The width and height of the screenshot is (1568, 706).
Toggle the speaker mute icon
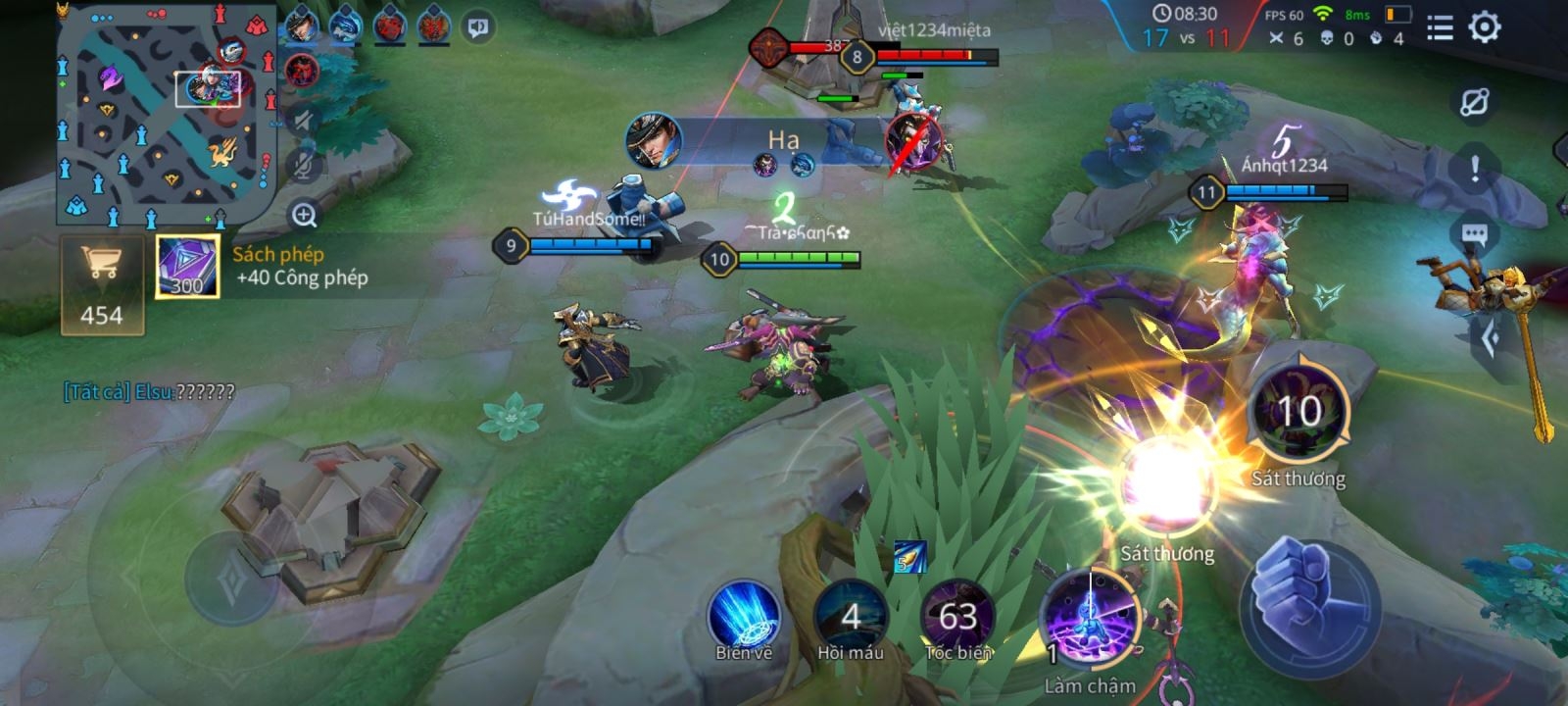tap(304, 121)
